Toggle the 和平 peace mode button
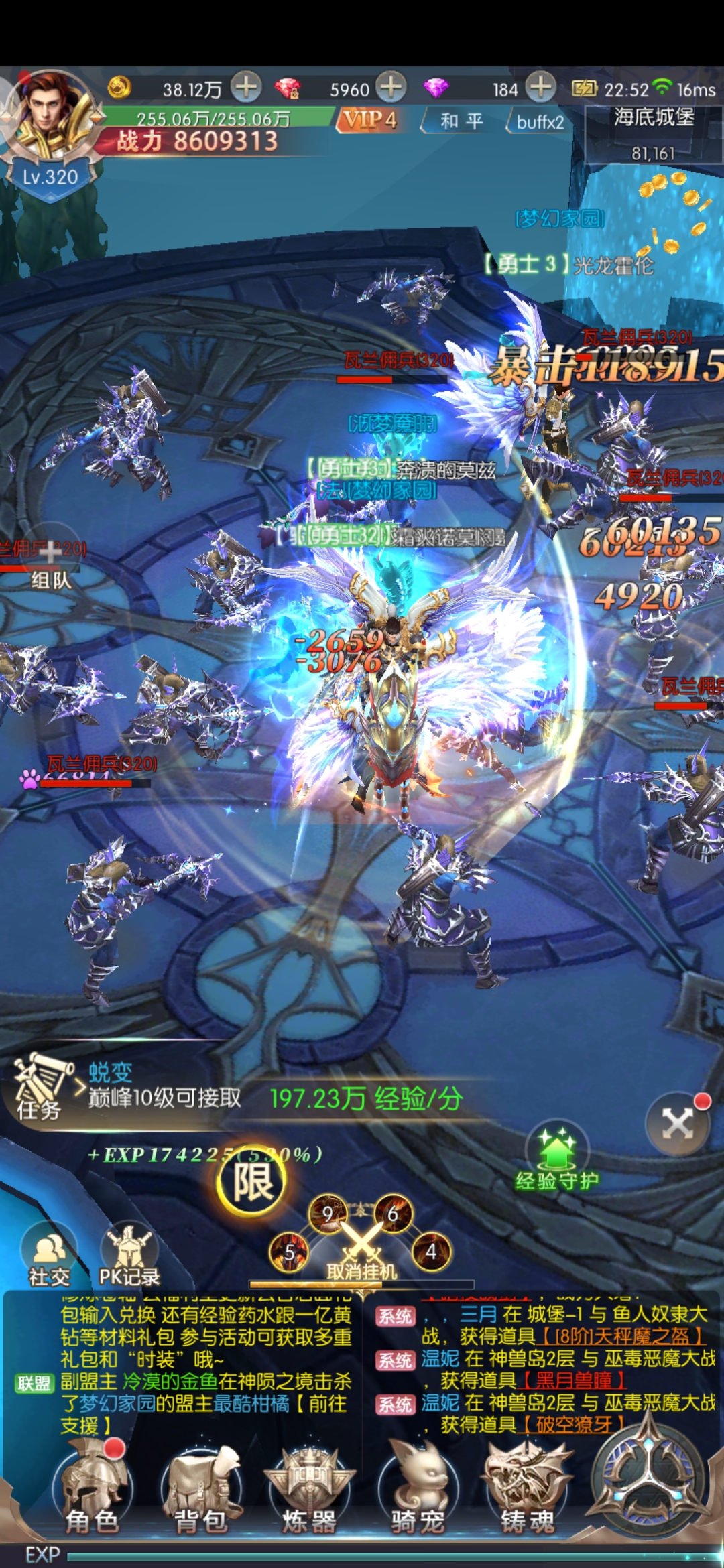The height and width of the screenshot is (1568, 724). click(461, 121)
